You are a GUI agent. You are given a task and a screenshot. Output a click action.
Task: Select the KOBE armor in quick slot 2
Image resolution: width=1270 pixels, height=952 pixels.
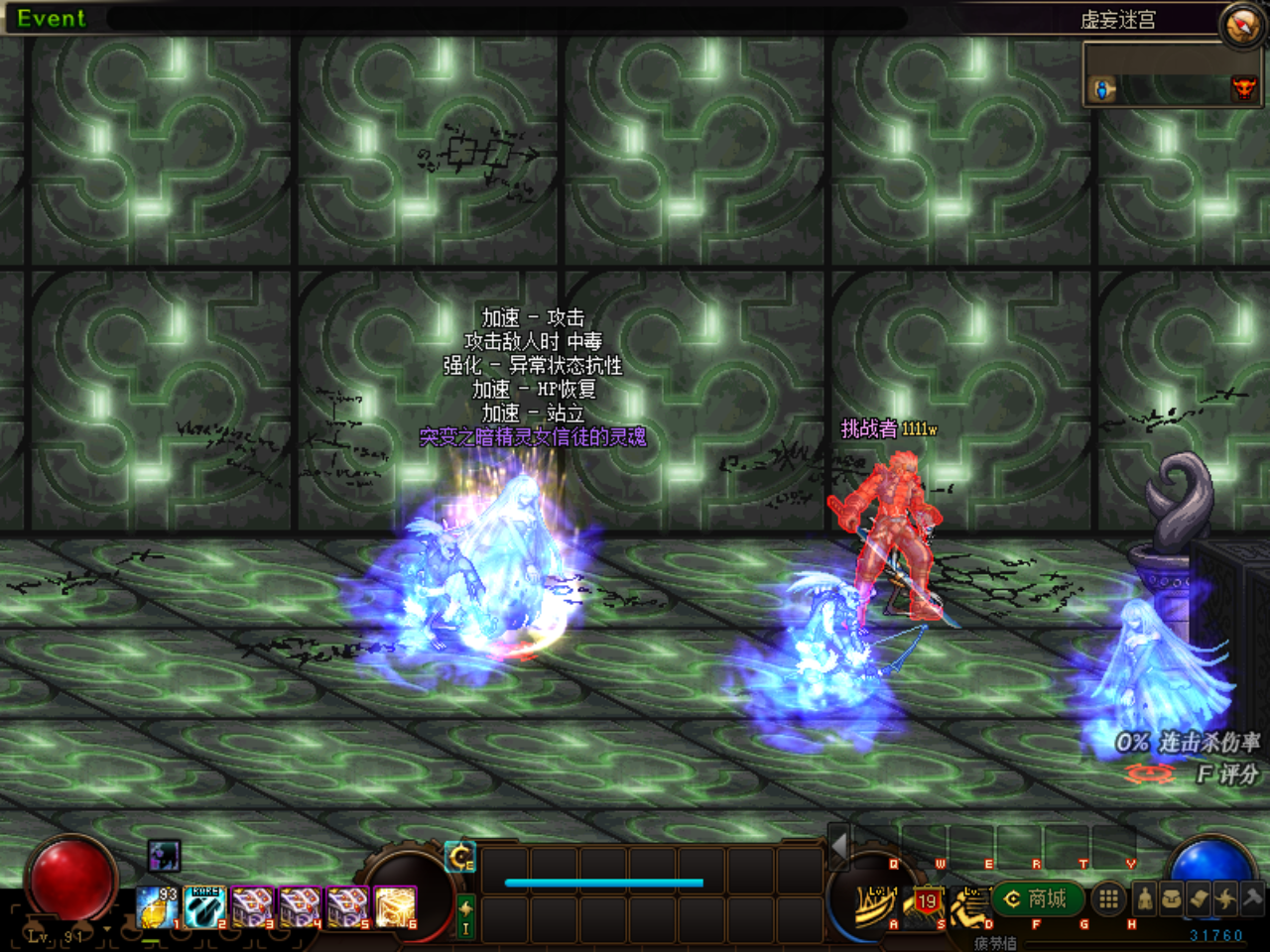tap(204, 906)
